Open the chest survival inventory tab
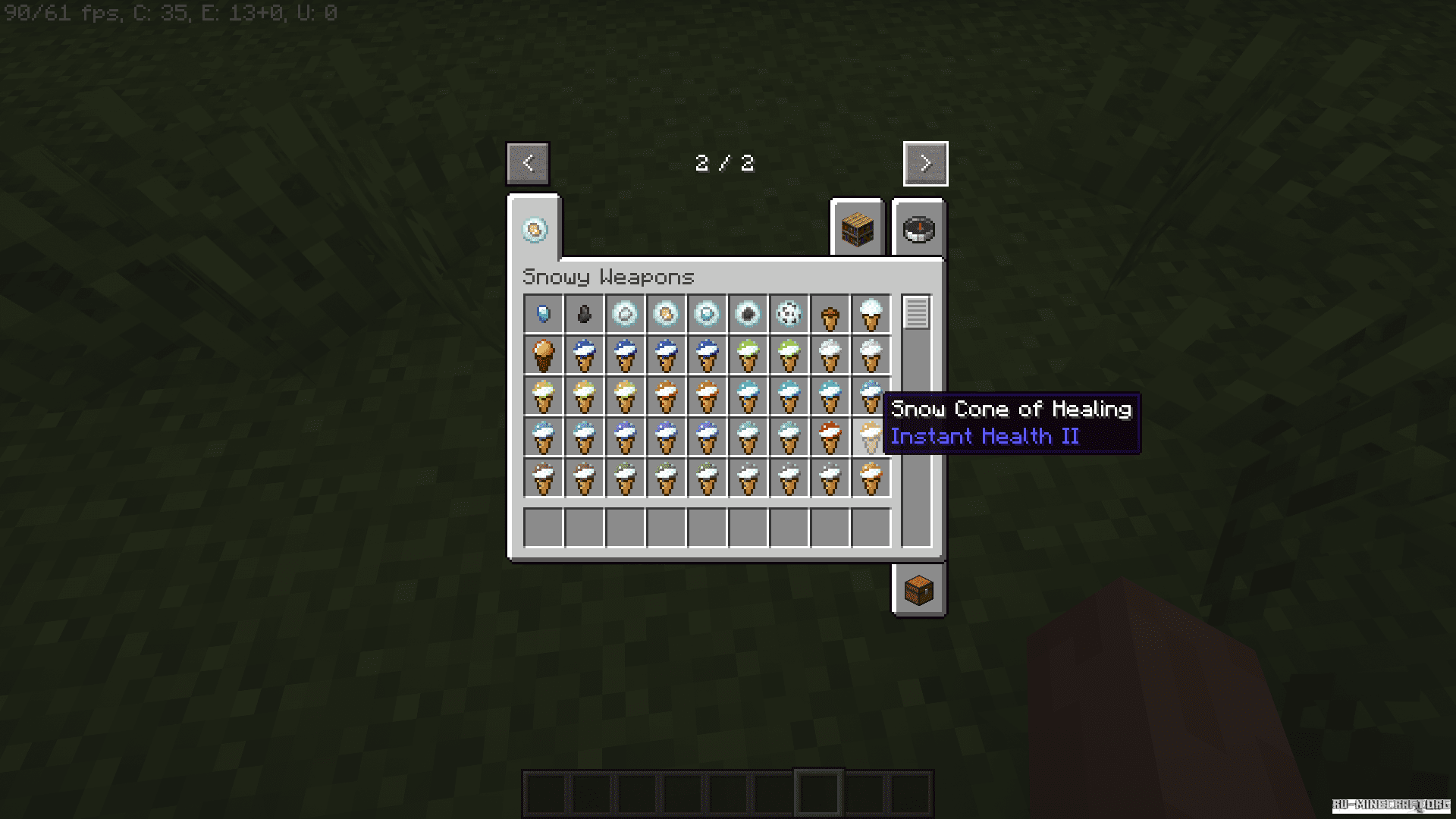1456x819 pixels. pyautogui.click(x=919, y=590)
